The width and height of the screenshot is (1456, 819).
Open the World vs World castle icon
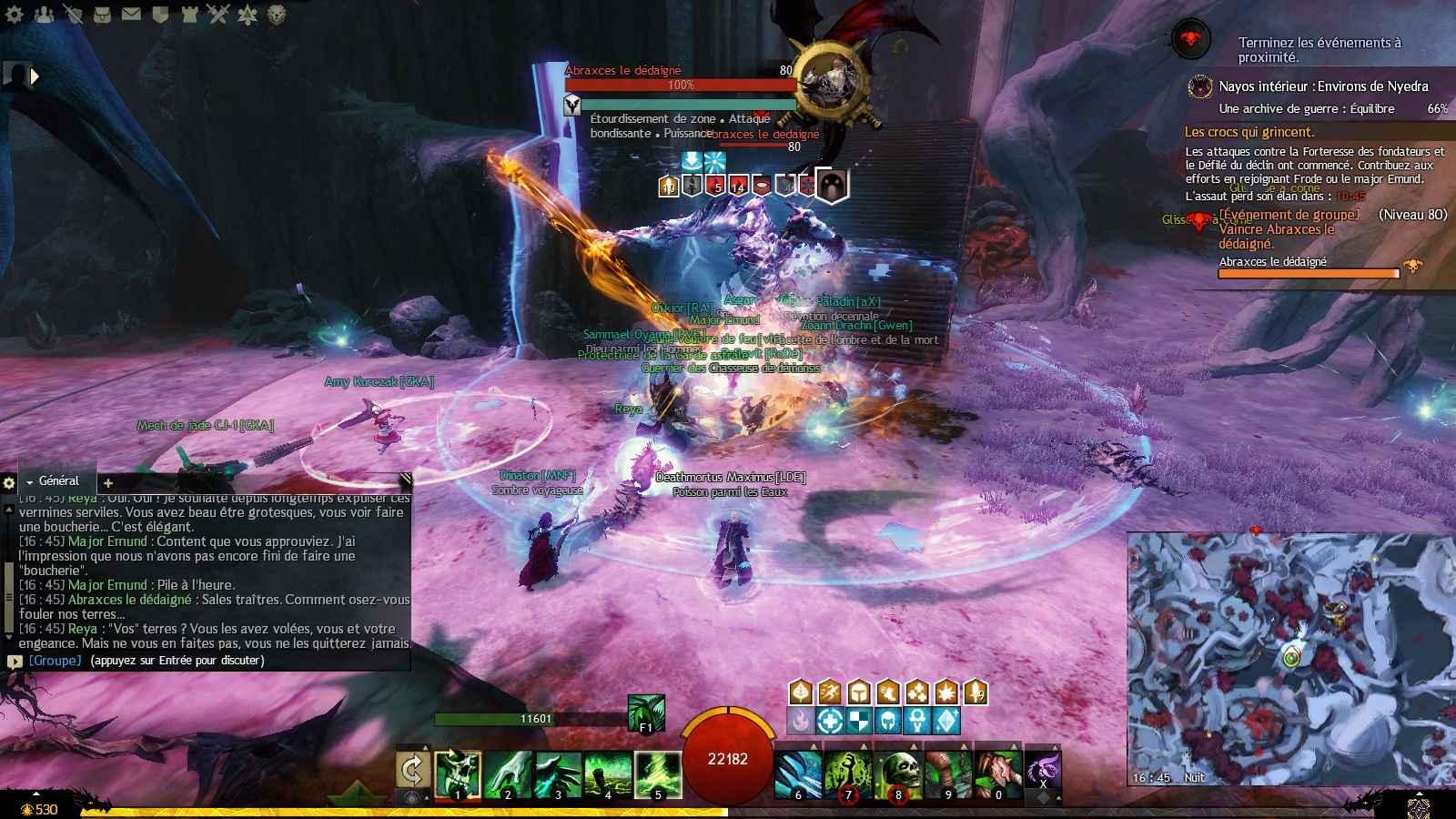coord(189,14)
